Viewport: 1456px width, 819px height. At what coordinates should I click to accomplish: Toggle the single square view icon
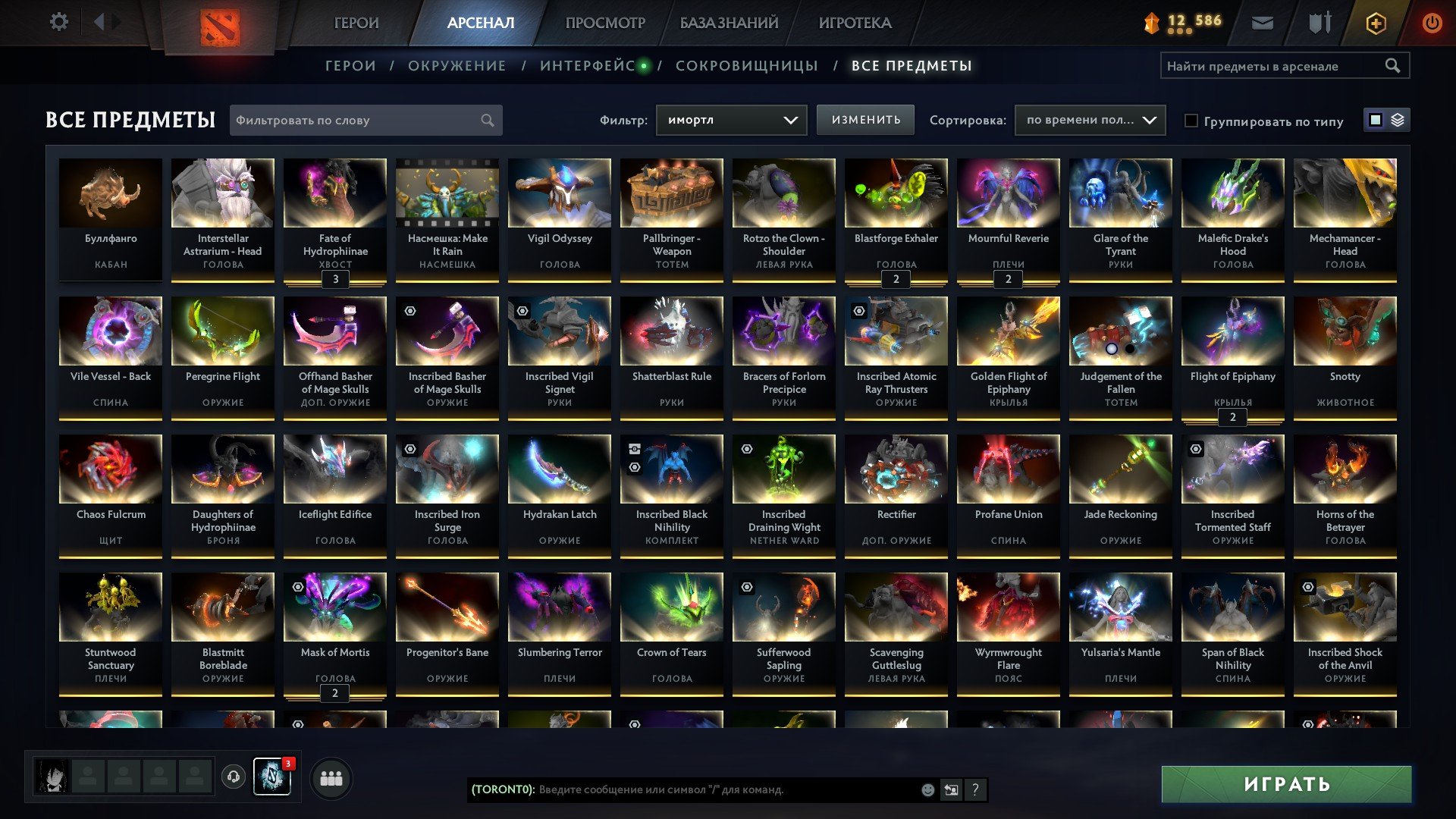(1374, 119)
